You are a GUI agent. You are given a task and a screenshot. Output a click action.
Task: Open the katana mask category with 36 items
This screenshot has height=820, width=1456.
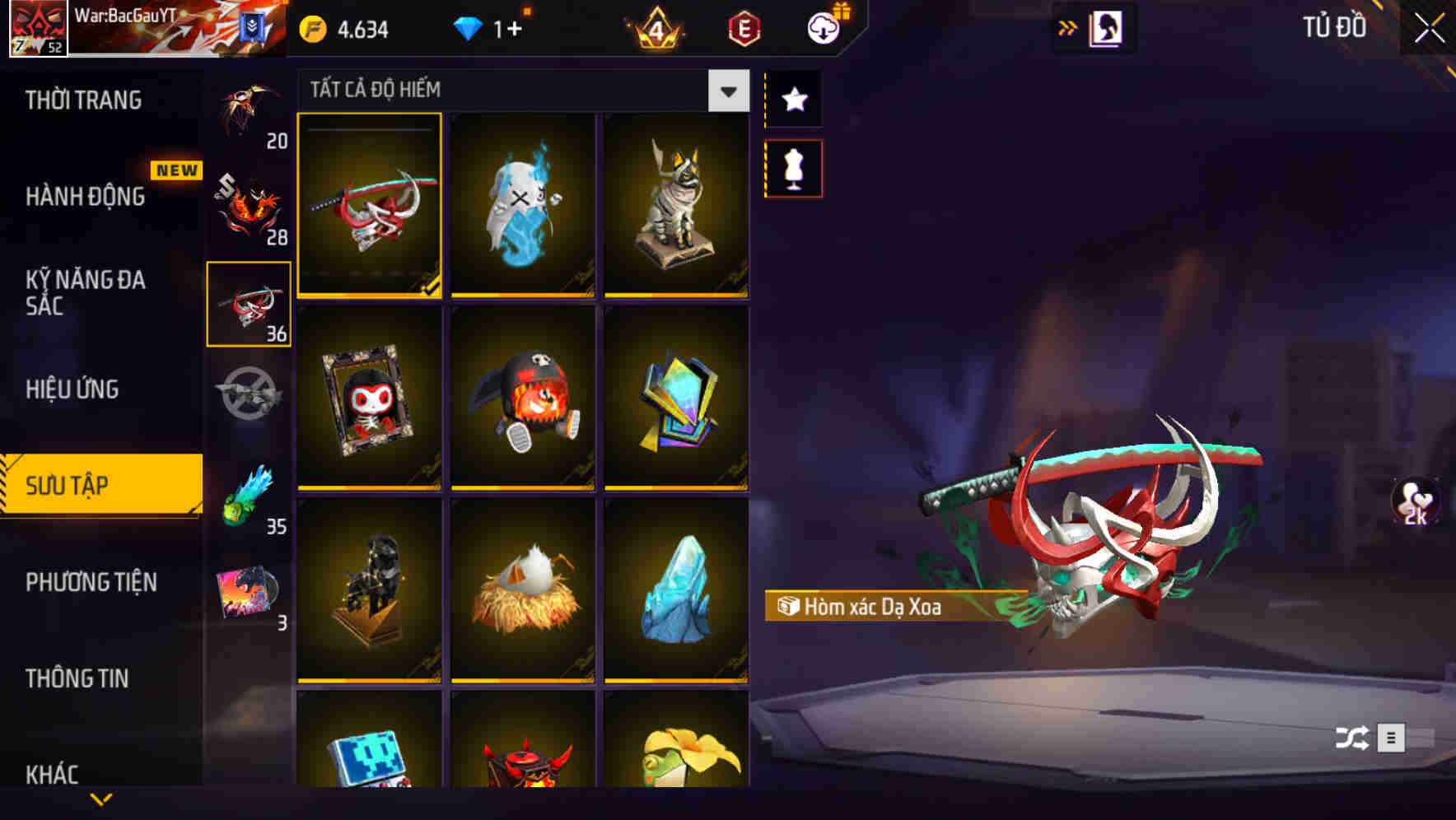tap(249, 305)
